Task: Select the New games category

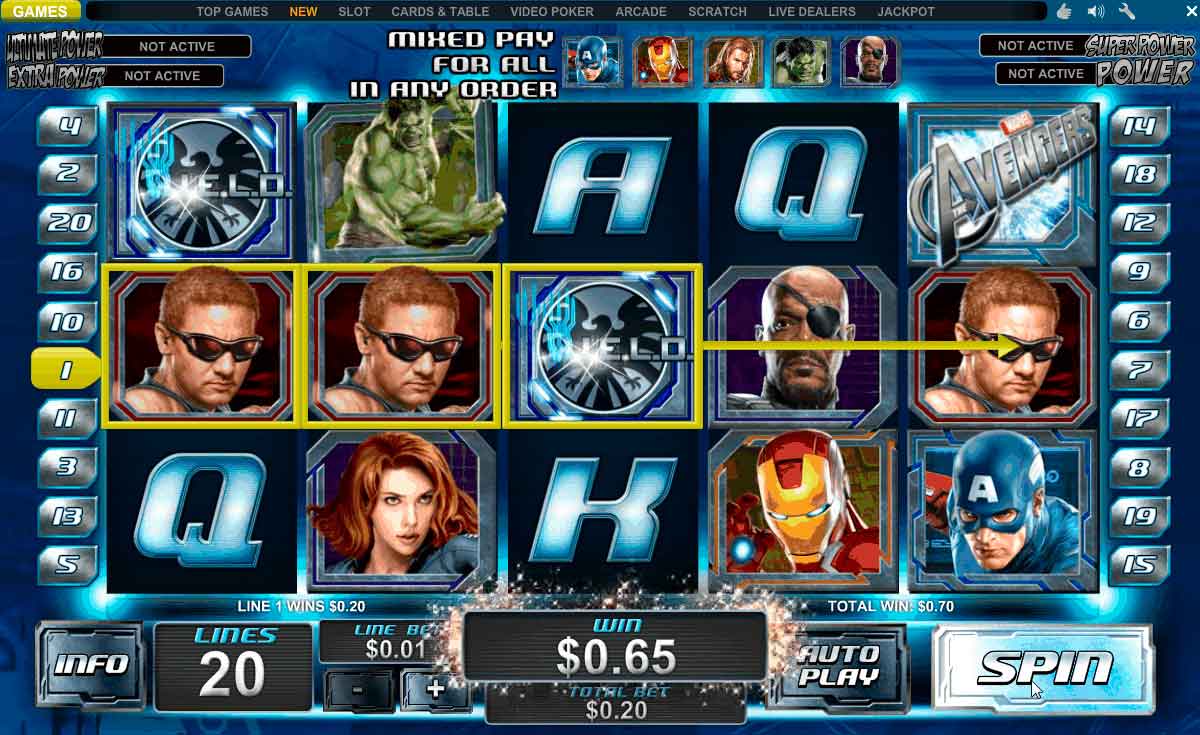Action: (303, 12)
